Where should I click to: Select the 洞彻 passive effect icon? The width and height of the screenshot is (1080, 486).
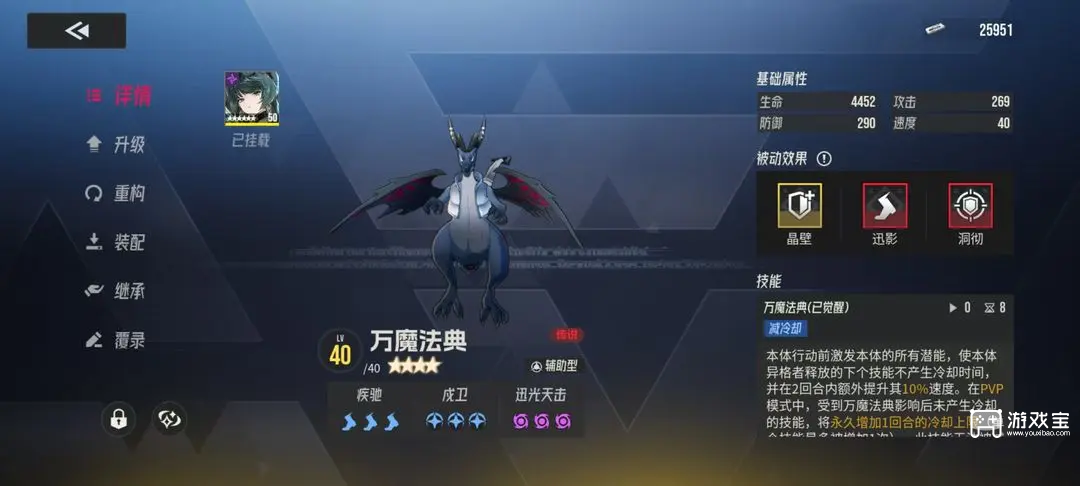coord(969,206)
